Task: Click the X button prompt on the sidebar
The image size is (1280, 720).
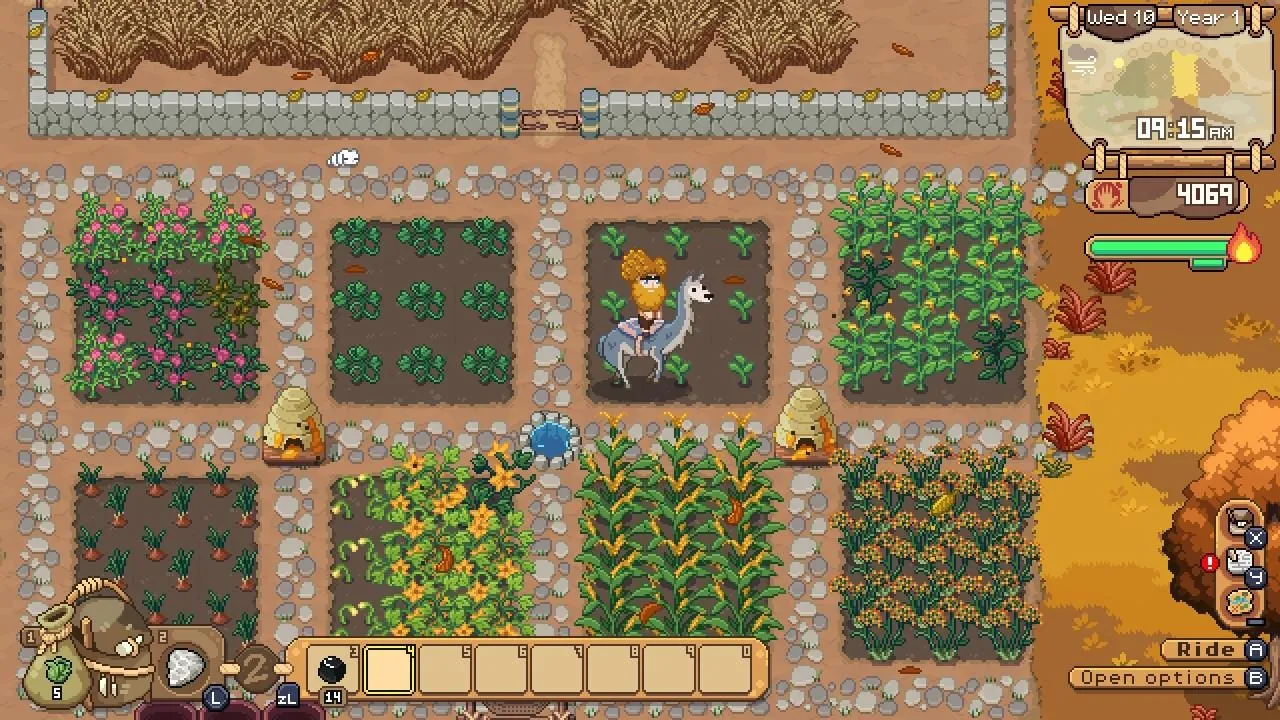Action: click(1254, 538)
